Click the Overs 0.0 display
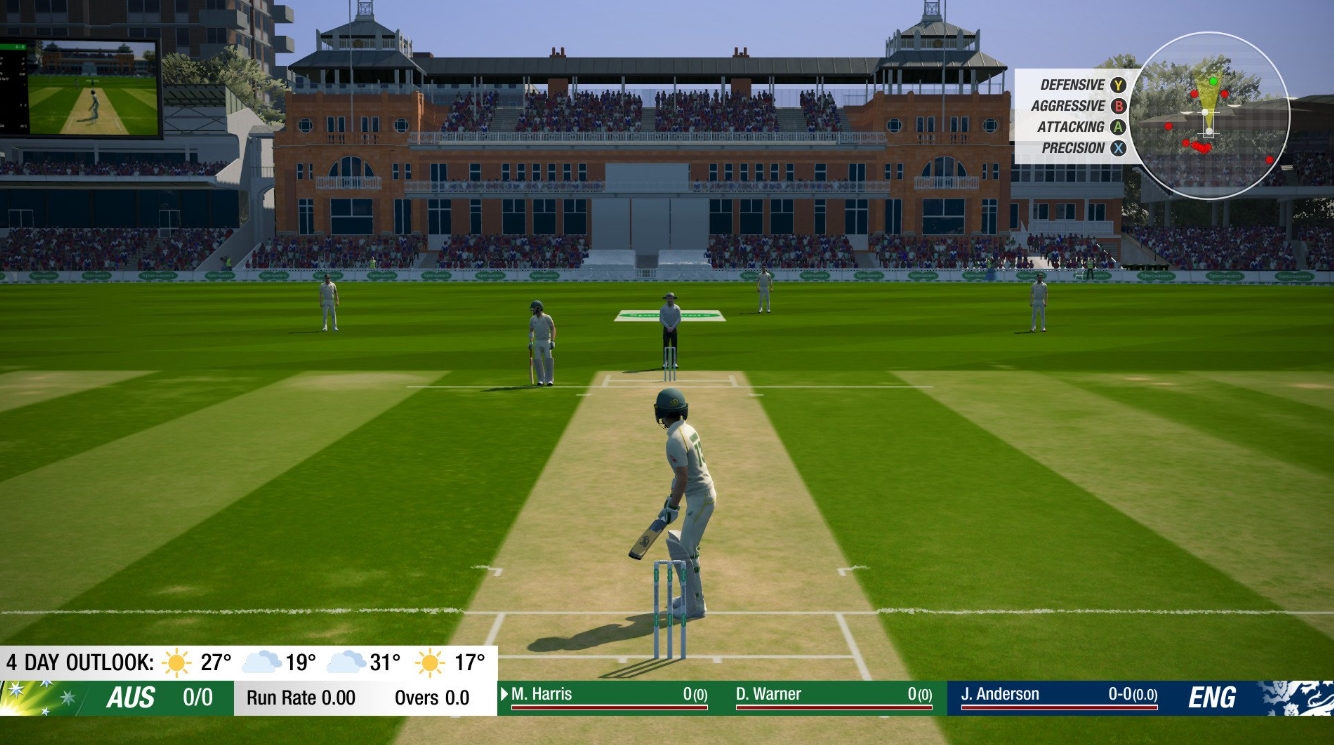 [x=432, y=700]
